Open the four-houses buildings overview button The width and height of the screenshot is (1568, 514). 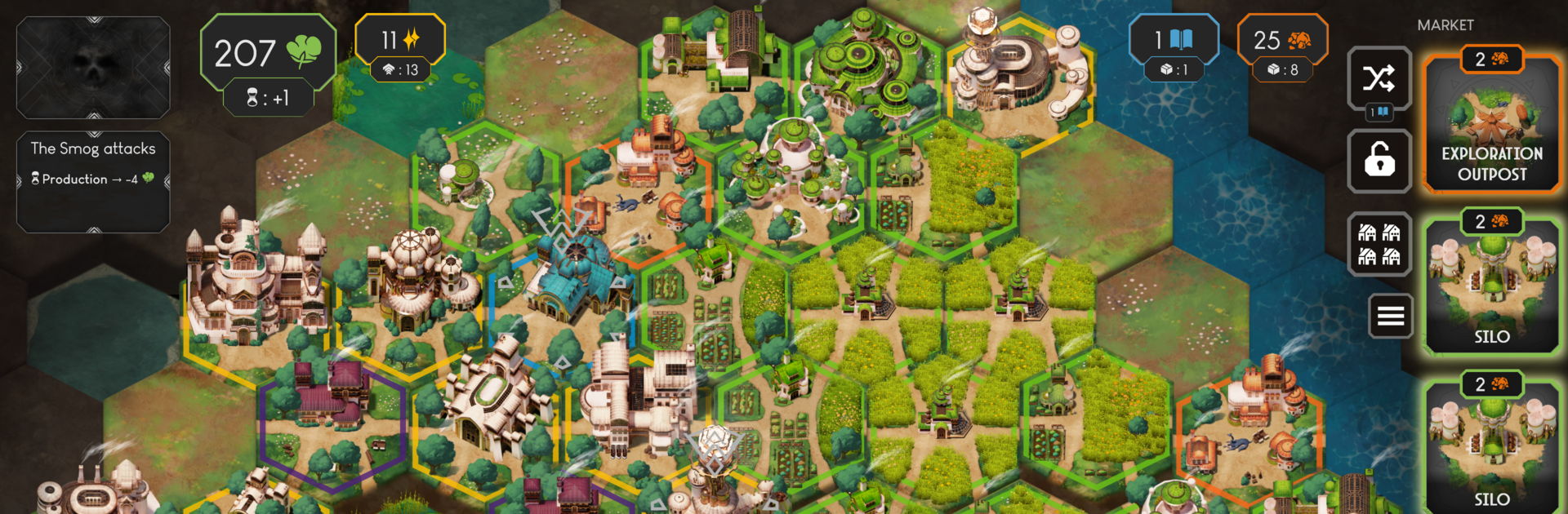(x=1379, y=245)
